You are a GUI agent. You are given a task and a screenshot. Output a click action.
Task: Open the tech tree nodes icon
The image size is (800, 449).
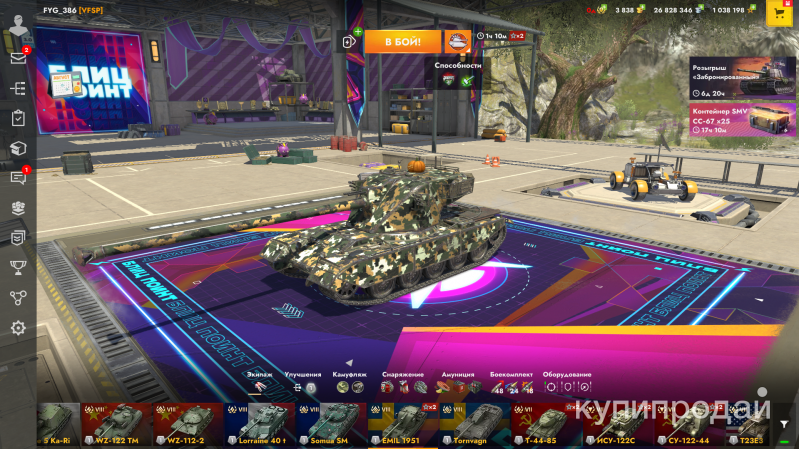(x=17, y=297)
